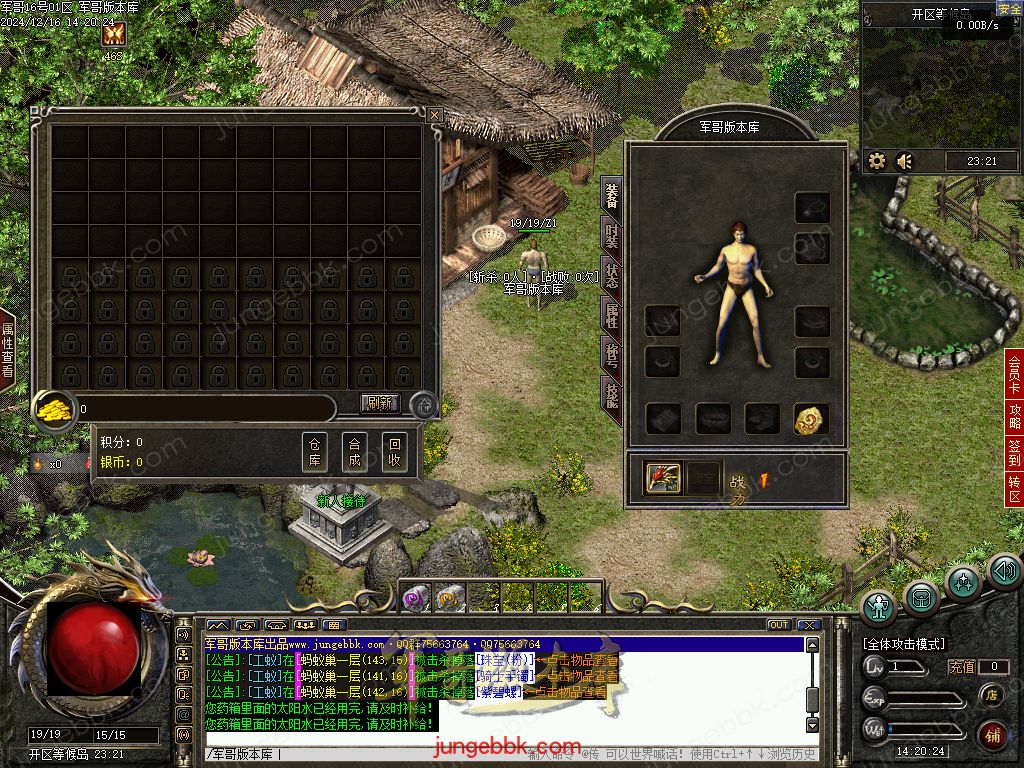Choose the 回收 recycle button
1024x768 pixels.
(395, 453)
